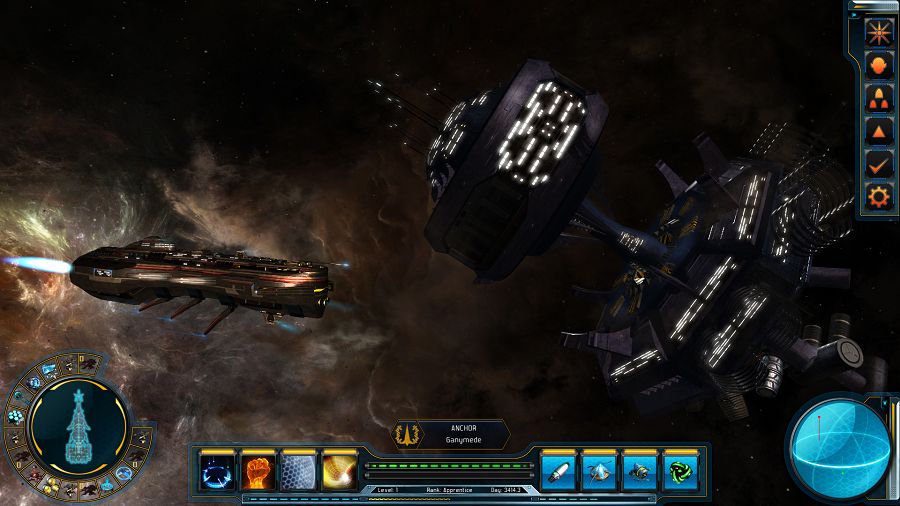Activate the green spiral device slot
900x506 pixels.
tap(680, 471)
